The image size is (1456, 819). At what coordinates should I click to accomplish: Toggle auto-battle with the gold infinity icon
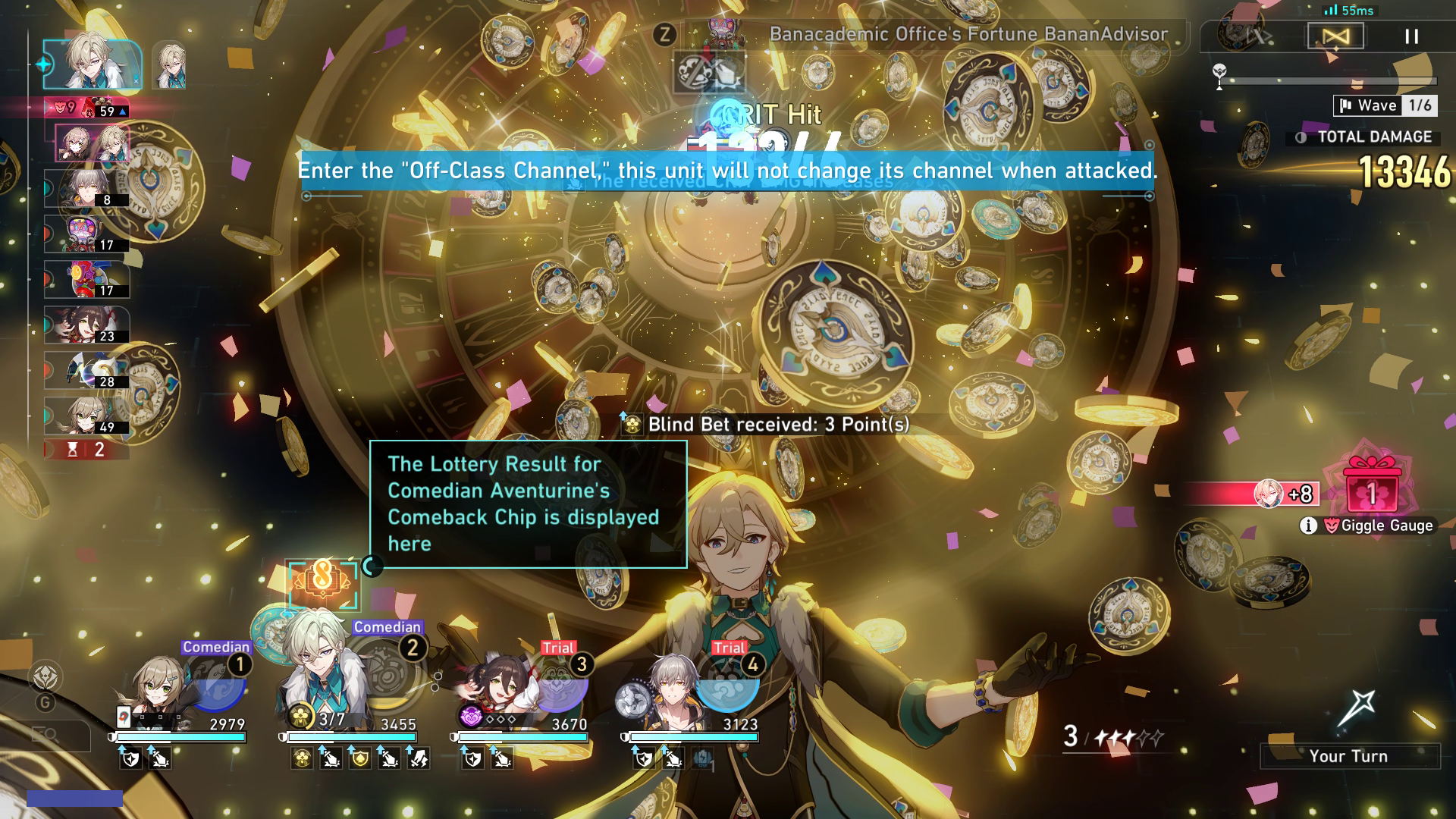pyautogui.click(x=1335, y=36)
